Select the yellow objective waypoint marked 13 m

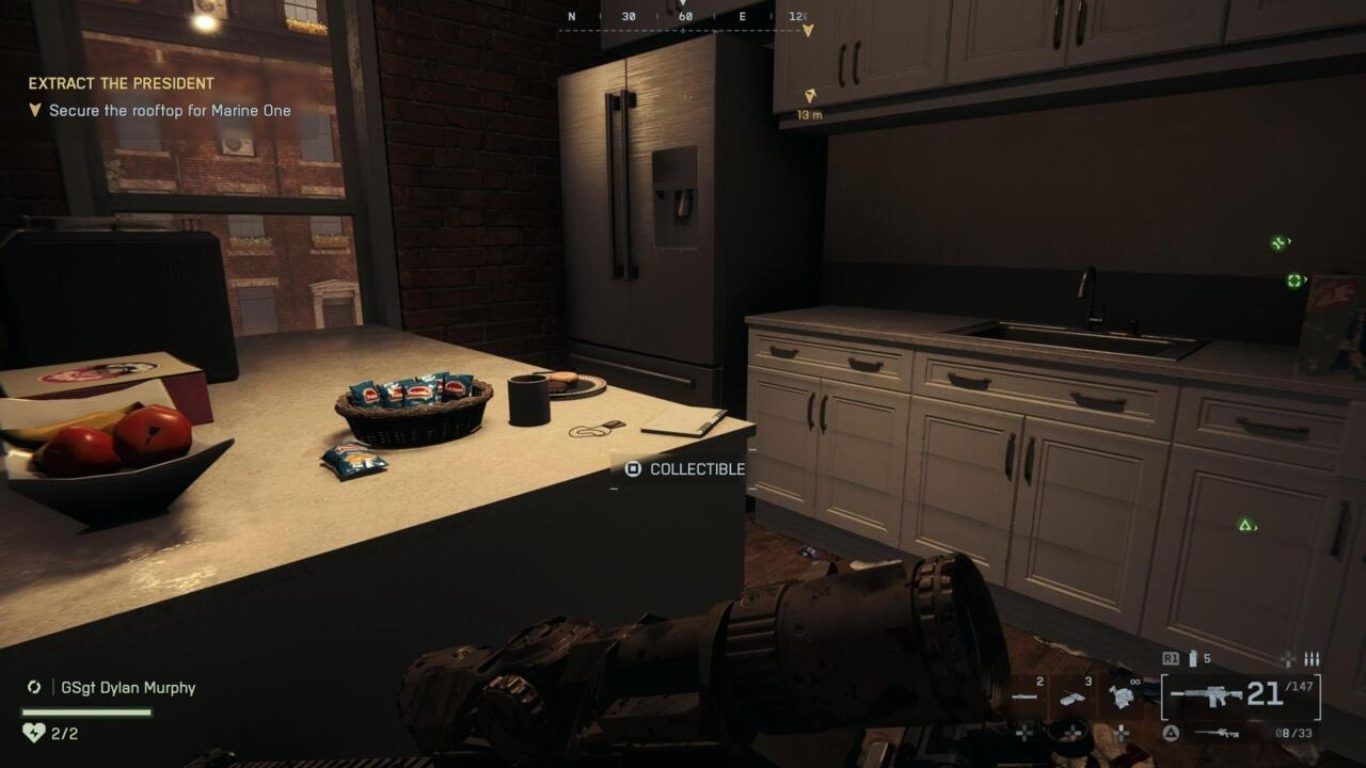(811, 97)
